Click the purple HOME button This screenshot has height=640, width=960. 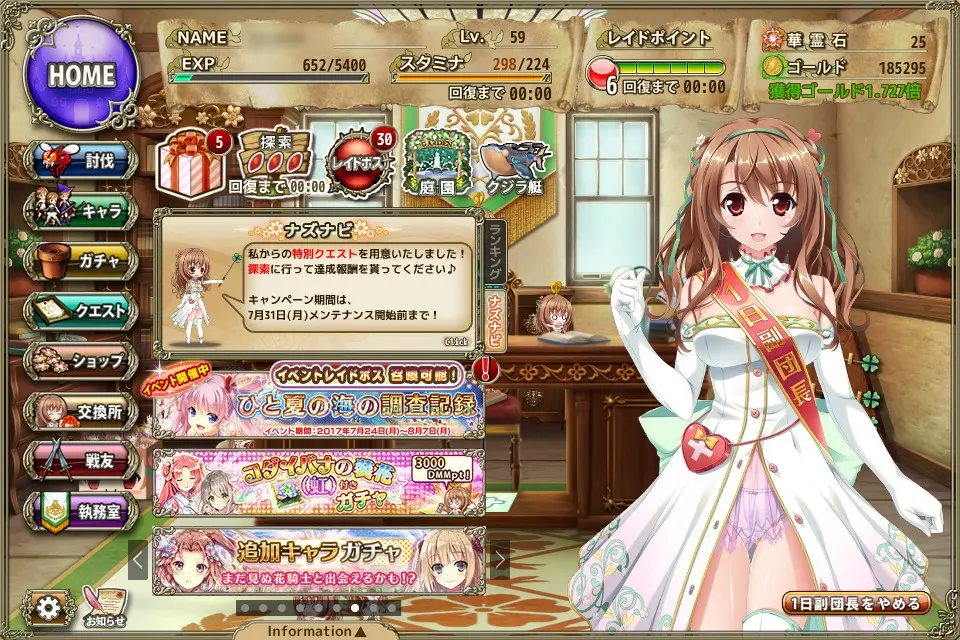tap(82, 74)
